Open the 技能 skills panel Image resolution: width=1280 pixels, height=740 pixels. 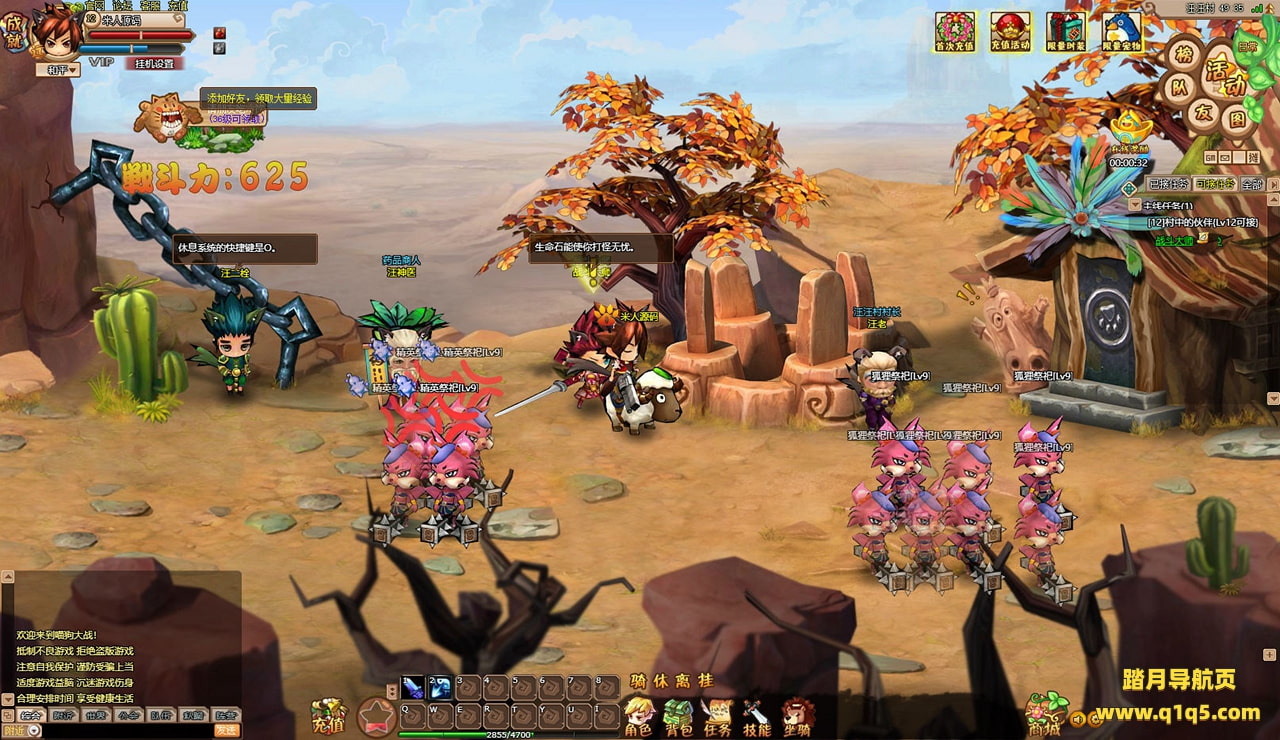tap(756, 716)
